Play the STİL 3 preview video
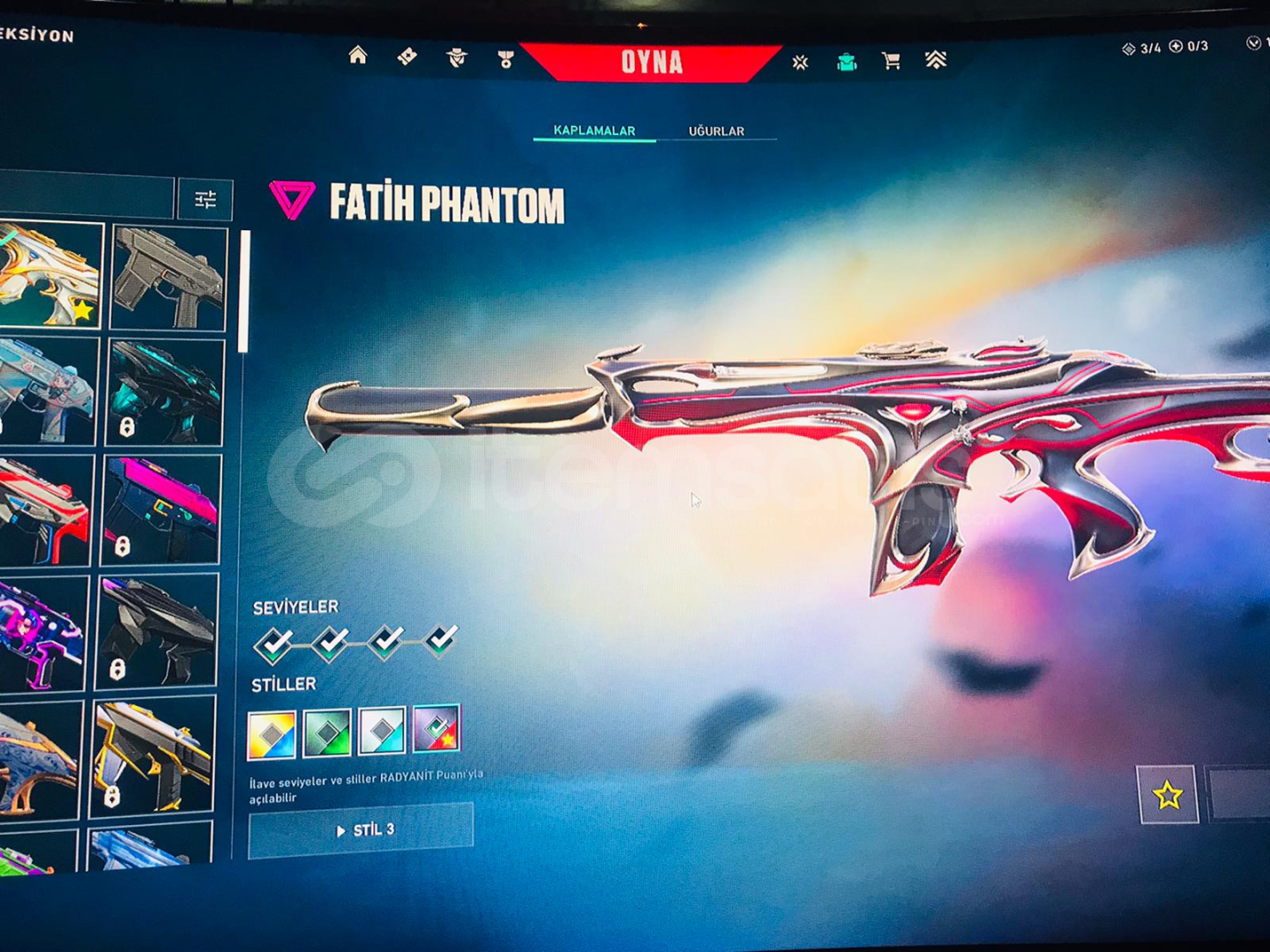Image resolution: width=1270 pixels, height=952 pixels. coord(361,830)
